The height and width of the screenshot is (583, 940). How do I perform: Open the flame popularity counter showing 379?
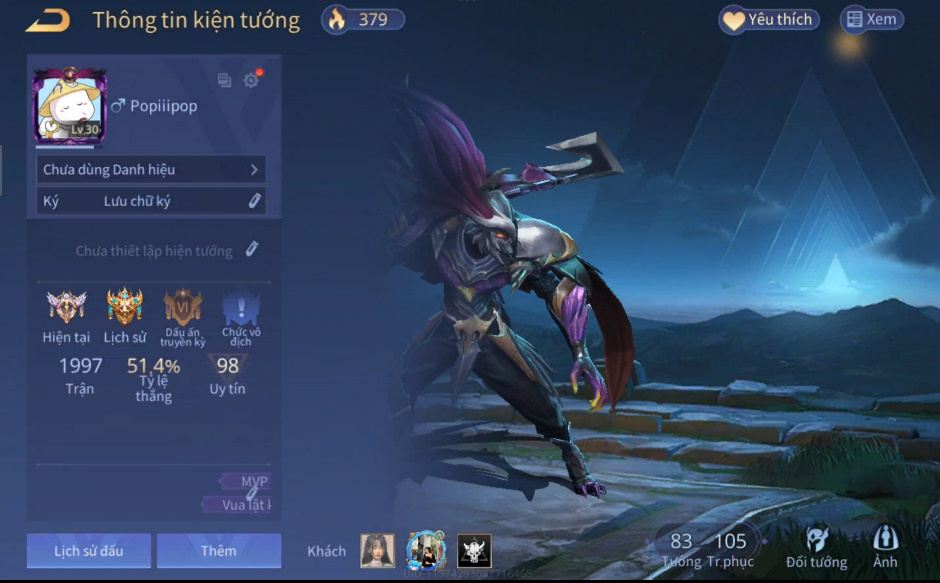pos(363,19)
